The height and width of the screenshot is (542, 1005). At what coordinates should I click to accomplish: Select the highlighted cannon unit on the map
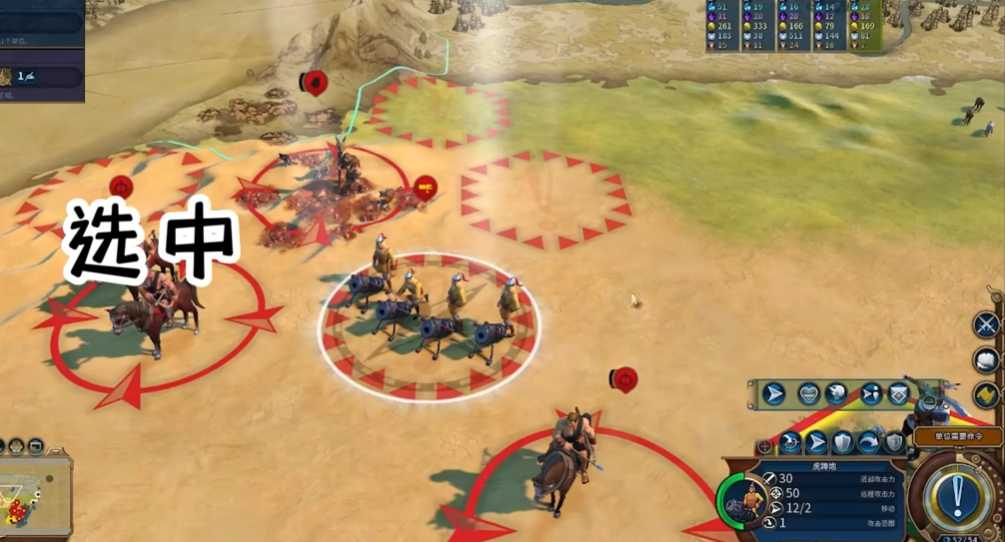[x=430, y=318]
